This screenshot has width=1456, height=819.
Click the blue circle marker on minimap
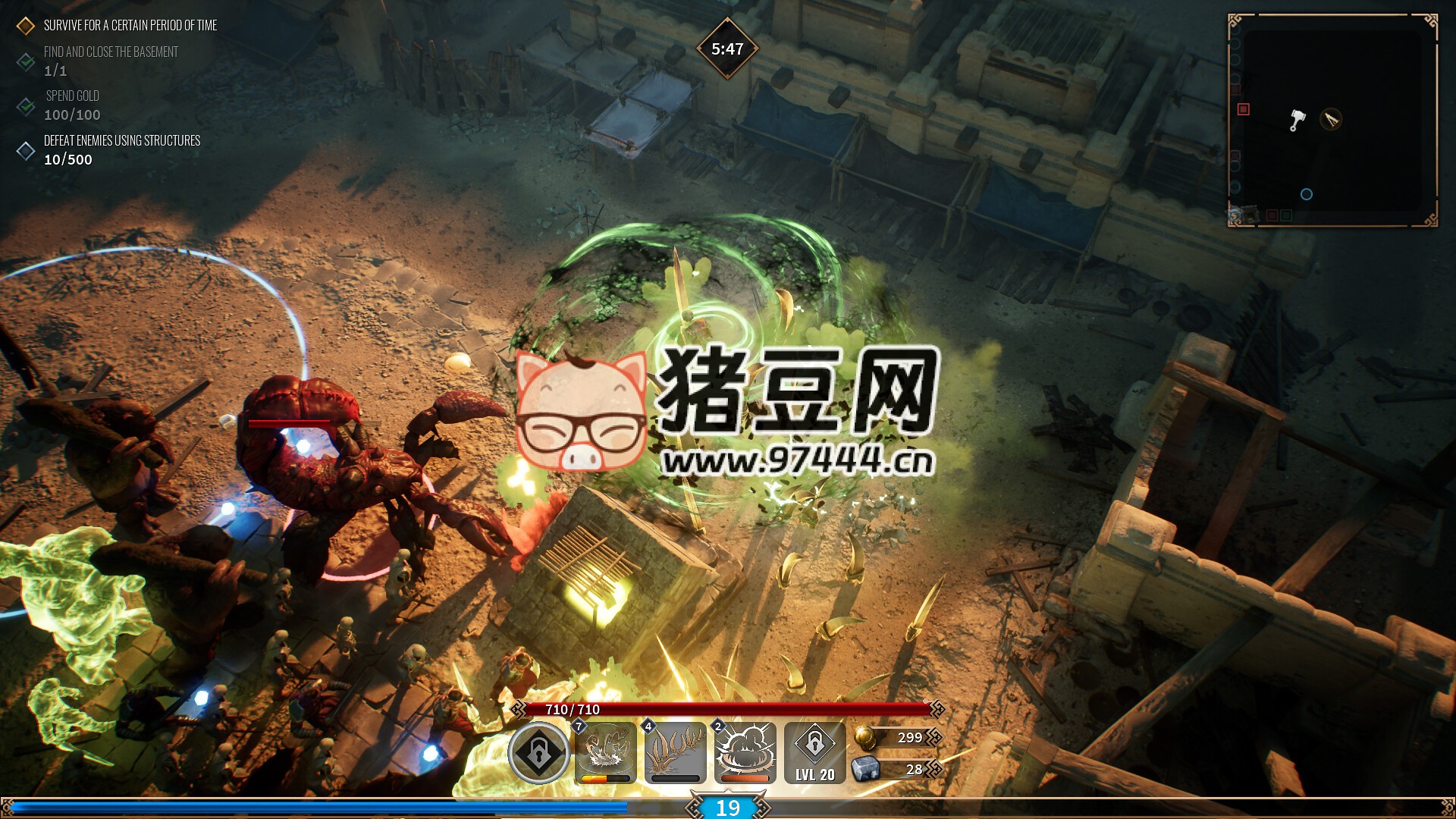click(x=1306, y=194)
